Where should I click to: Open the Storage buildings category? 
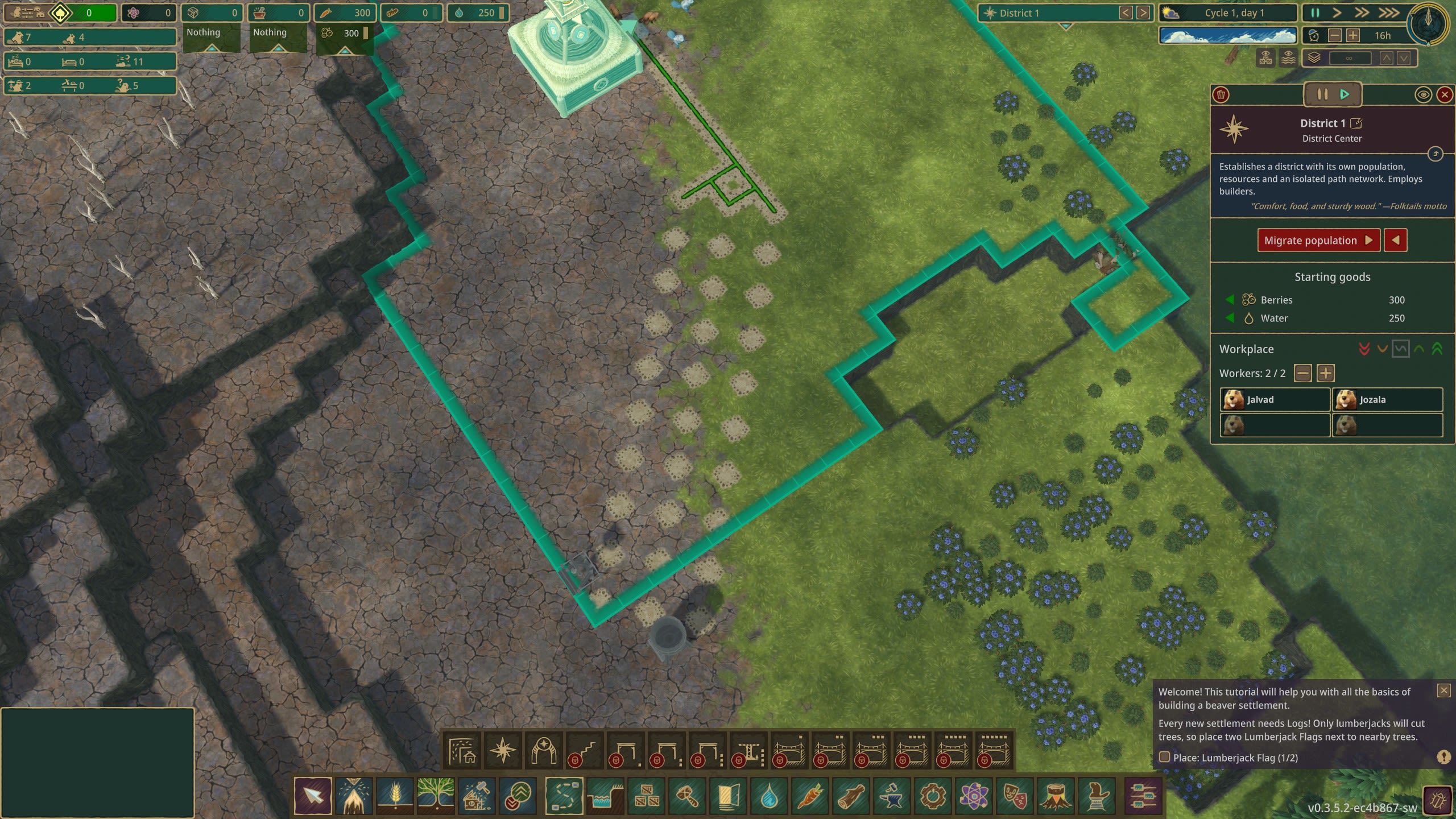(645, 797)
